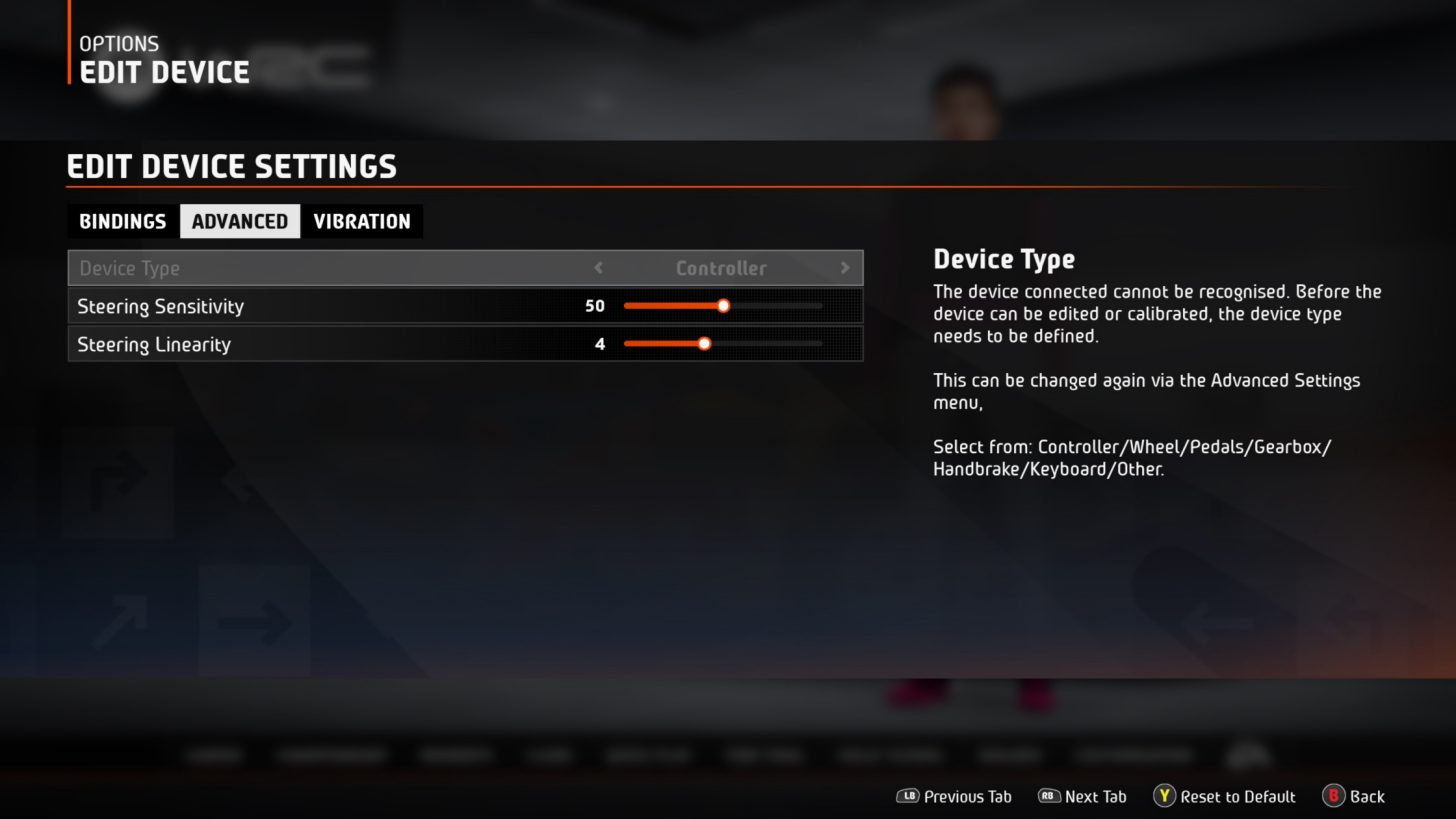Image resolution: width=1456 pixels, height=819 pixels.
Task: Click the Controller value to change device type
Action: click(x=721, y=268)
